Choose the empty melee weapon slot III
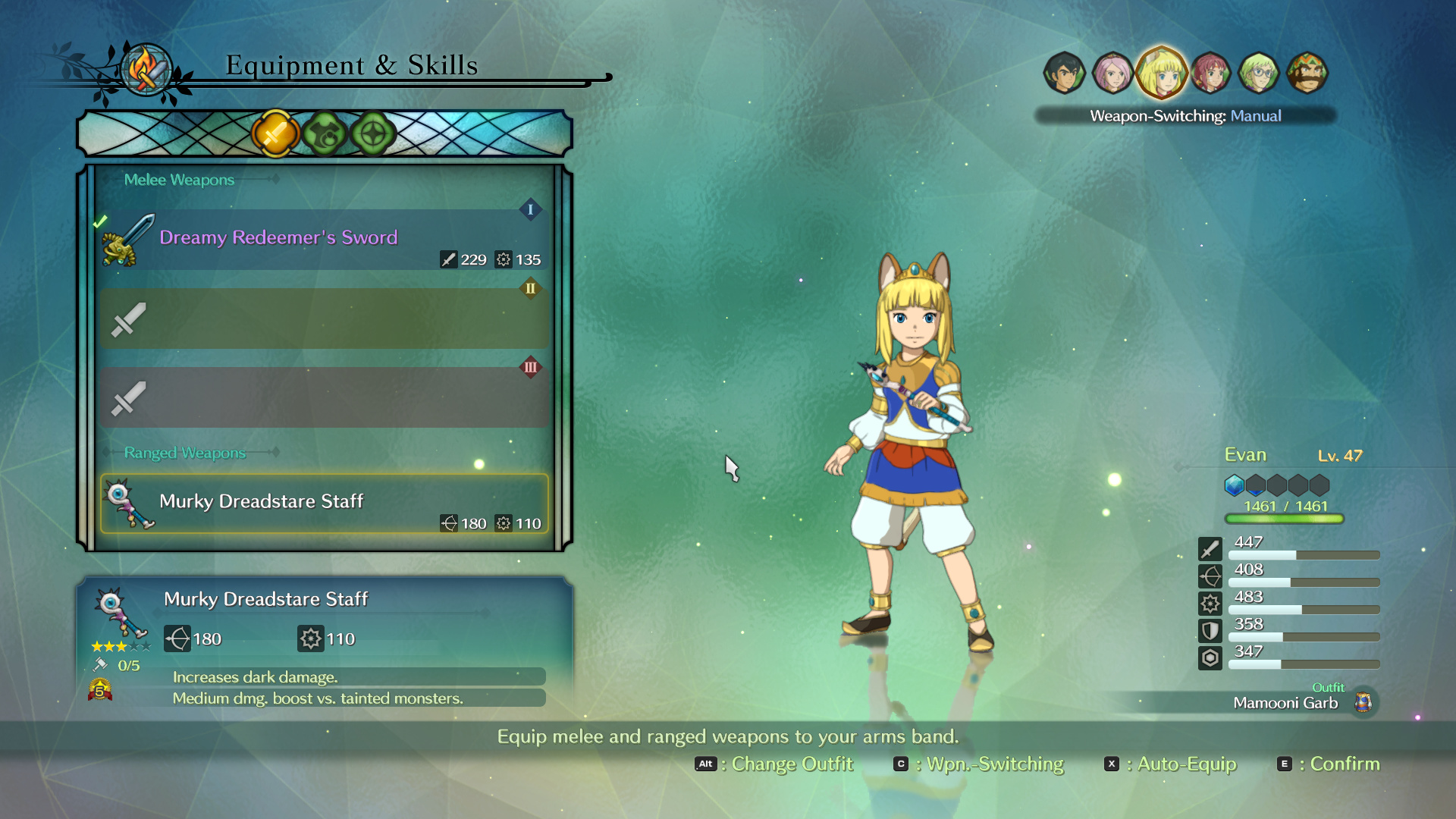Screen dimensions: 1456x819 [x=325, y=397]
